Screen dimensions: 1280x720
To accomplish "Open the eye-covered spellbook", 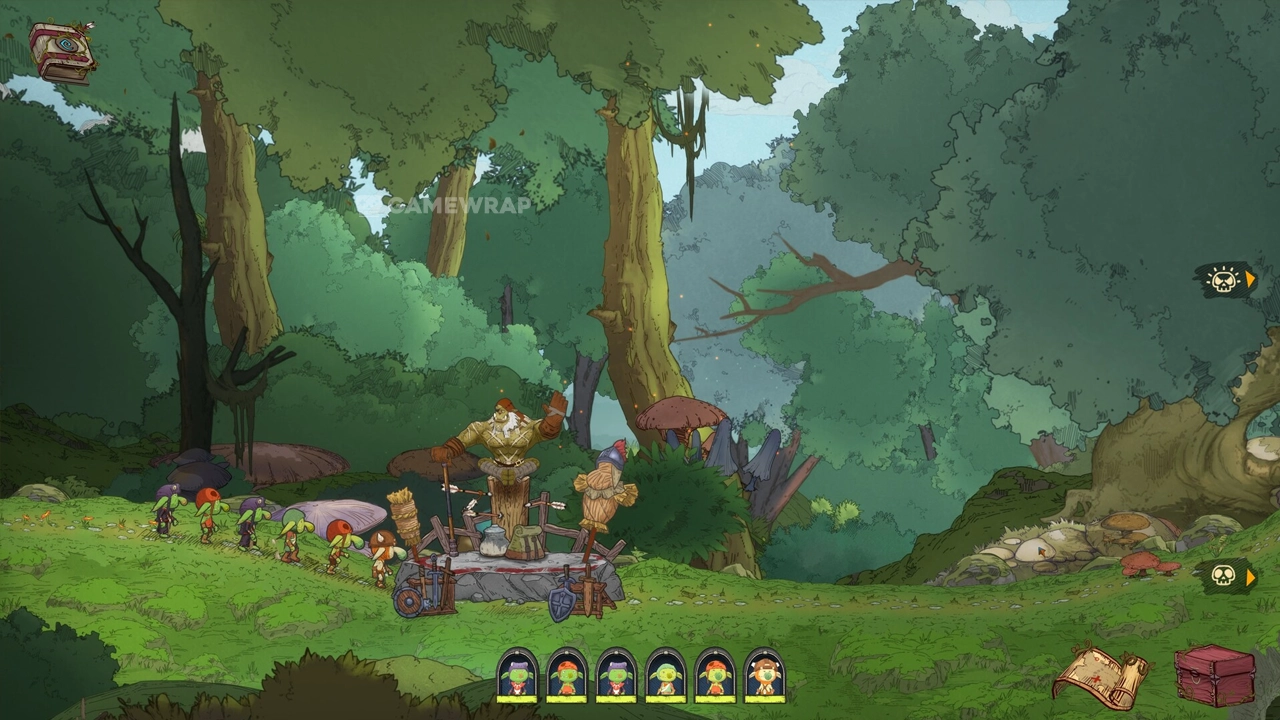I will pyautogui.click(x=62, y=52).
